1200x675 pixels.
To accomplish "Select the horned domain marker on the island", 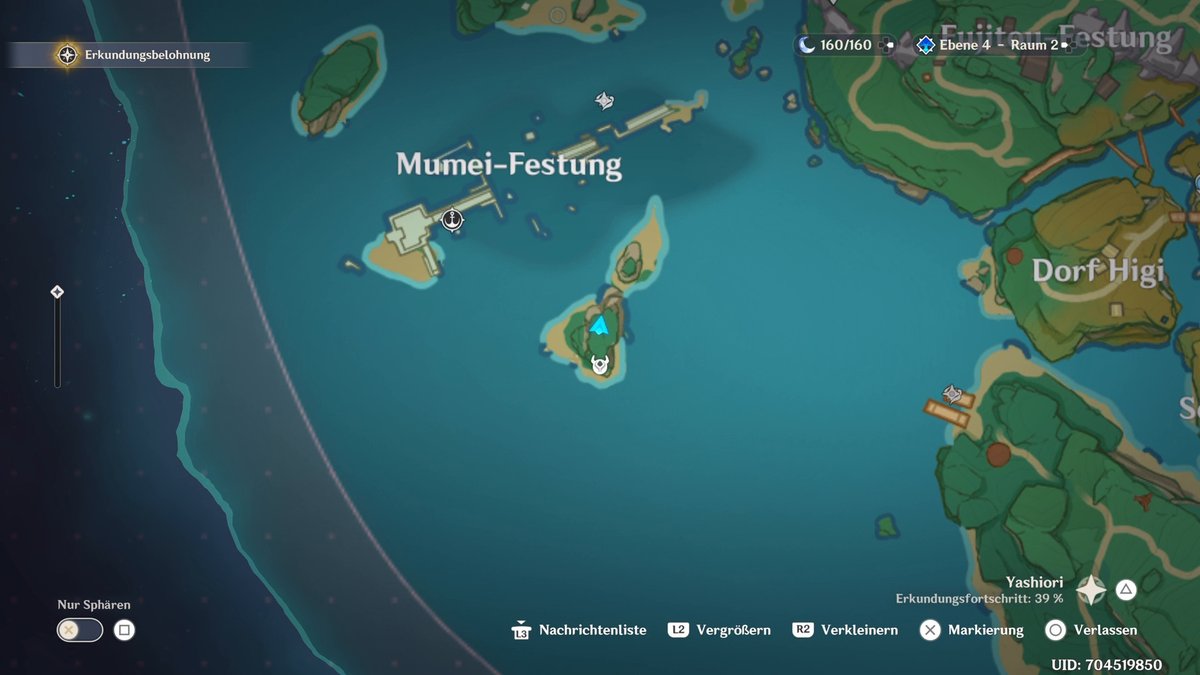I will [x=600, y=365].
